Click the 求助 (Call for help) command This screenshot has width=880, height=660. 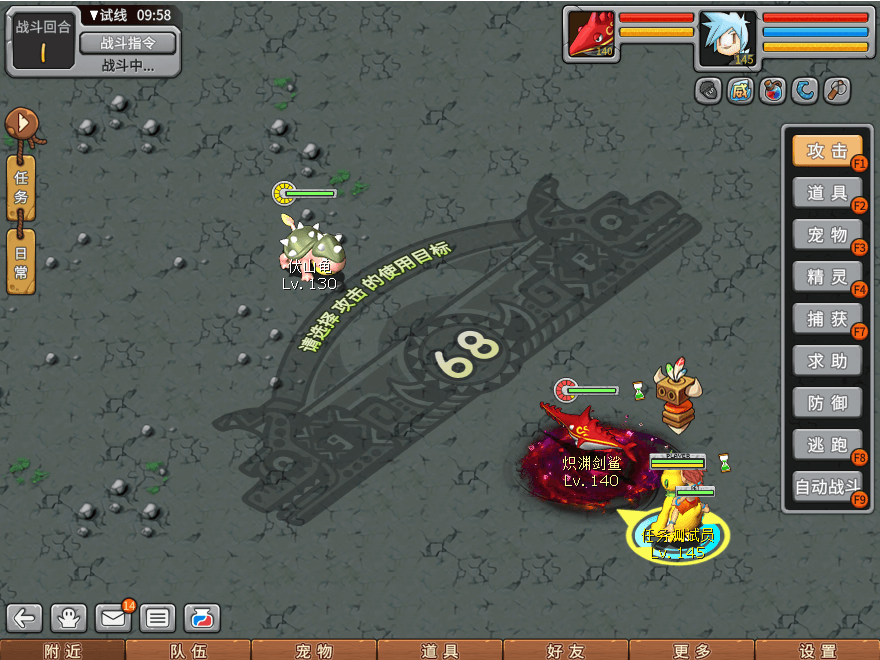827,361
